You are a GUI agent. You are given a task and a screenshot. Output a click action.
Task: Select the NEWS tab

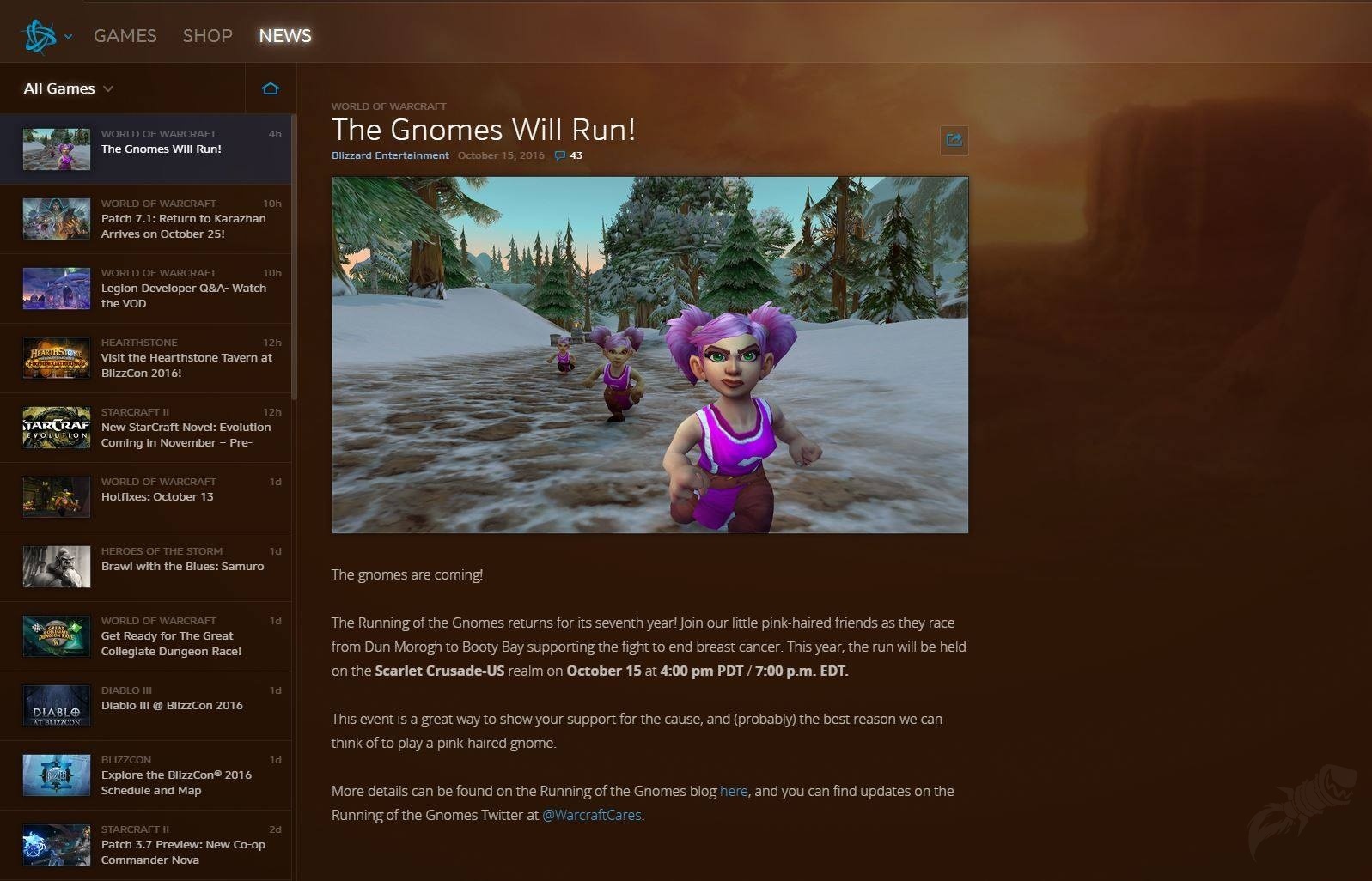point(284,35)
